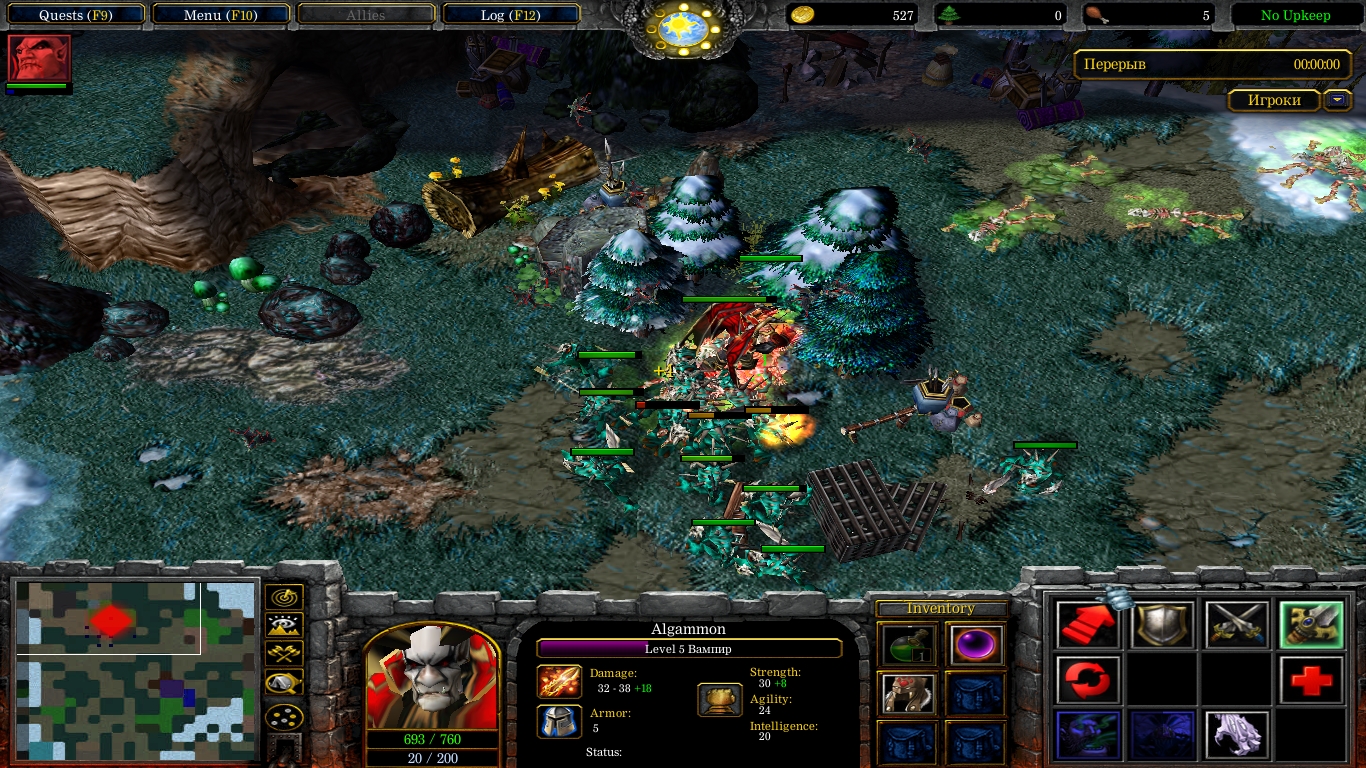Screen dimensions: 1366x768
Task: Toggle minimap terrain display button
Action: pos(284,626)
